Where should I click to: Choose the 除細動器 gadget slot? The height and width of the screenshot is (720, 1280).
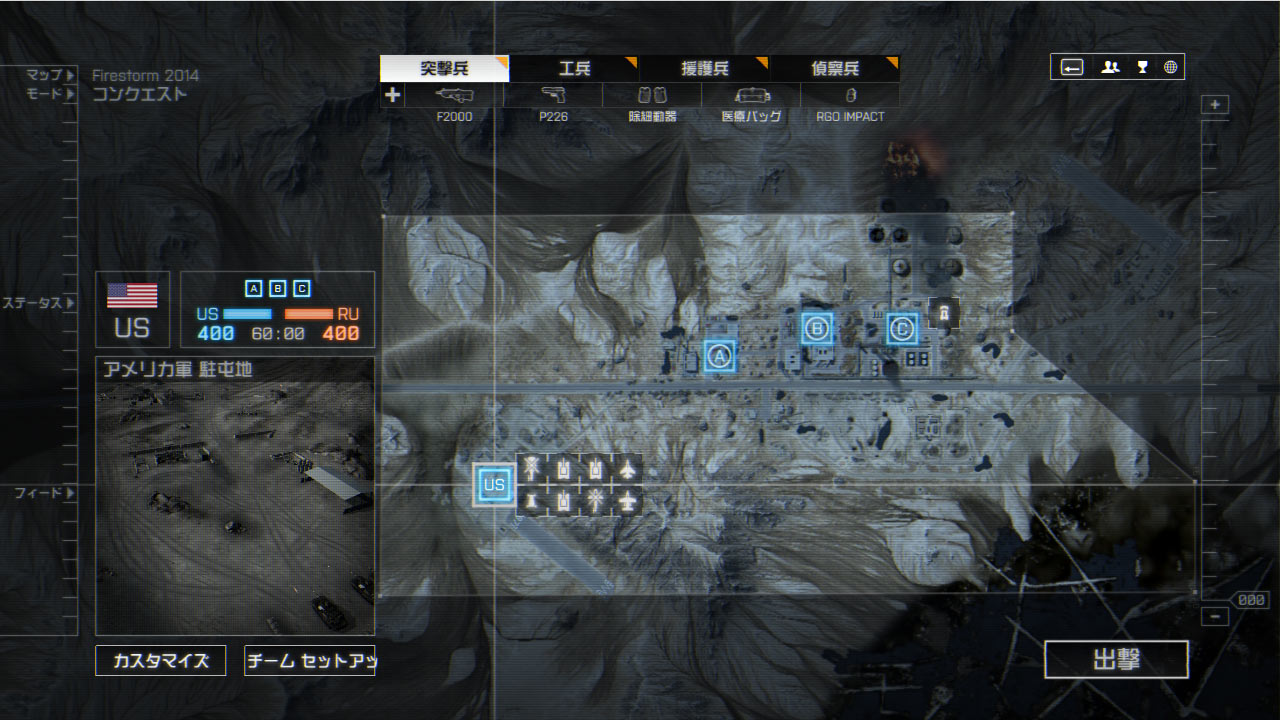pyautogui.click(x=652, y=96)
